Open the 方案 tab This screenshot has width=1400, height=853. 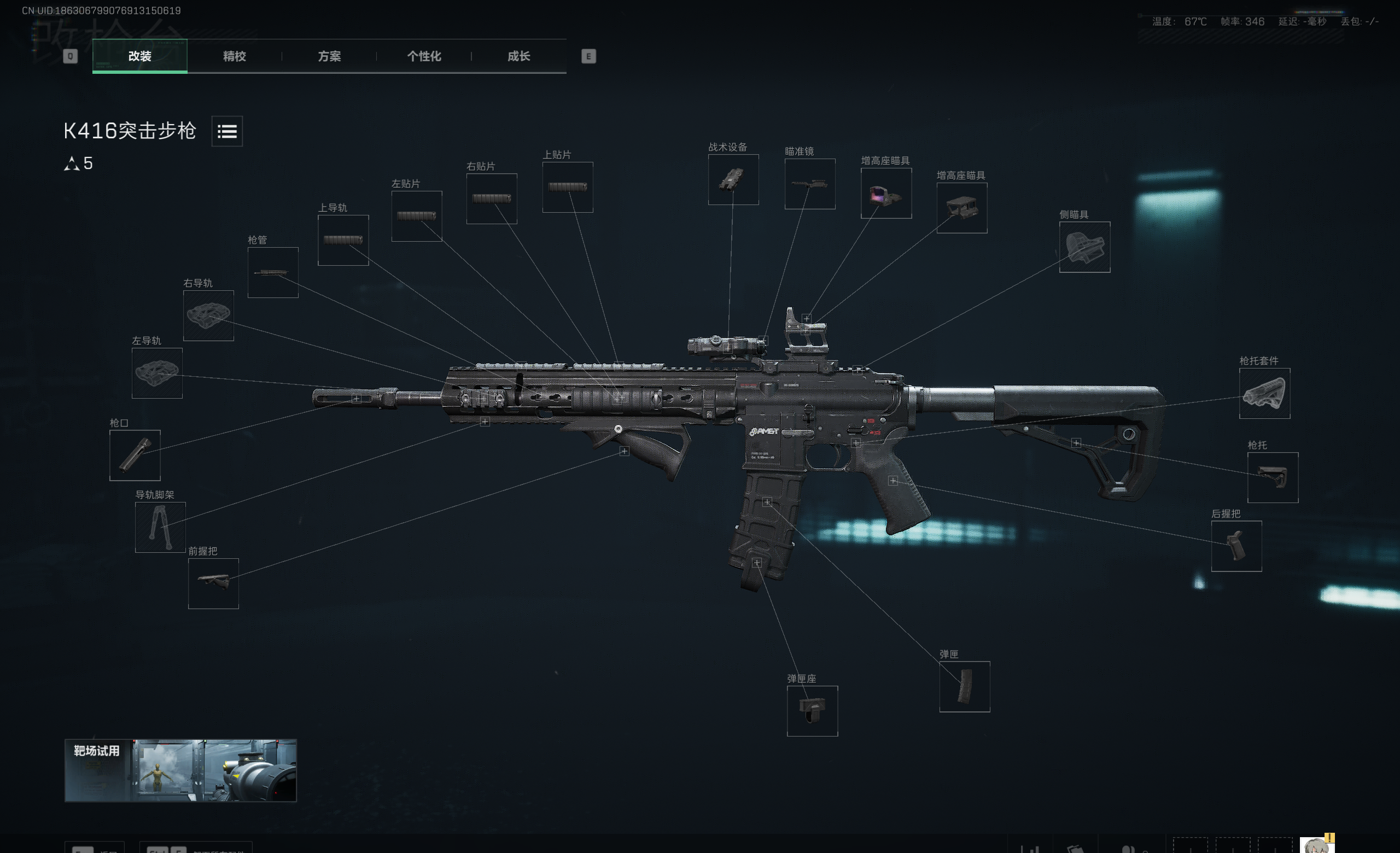click(329, 56)
